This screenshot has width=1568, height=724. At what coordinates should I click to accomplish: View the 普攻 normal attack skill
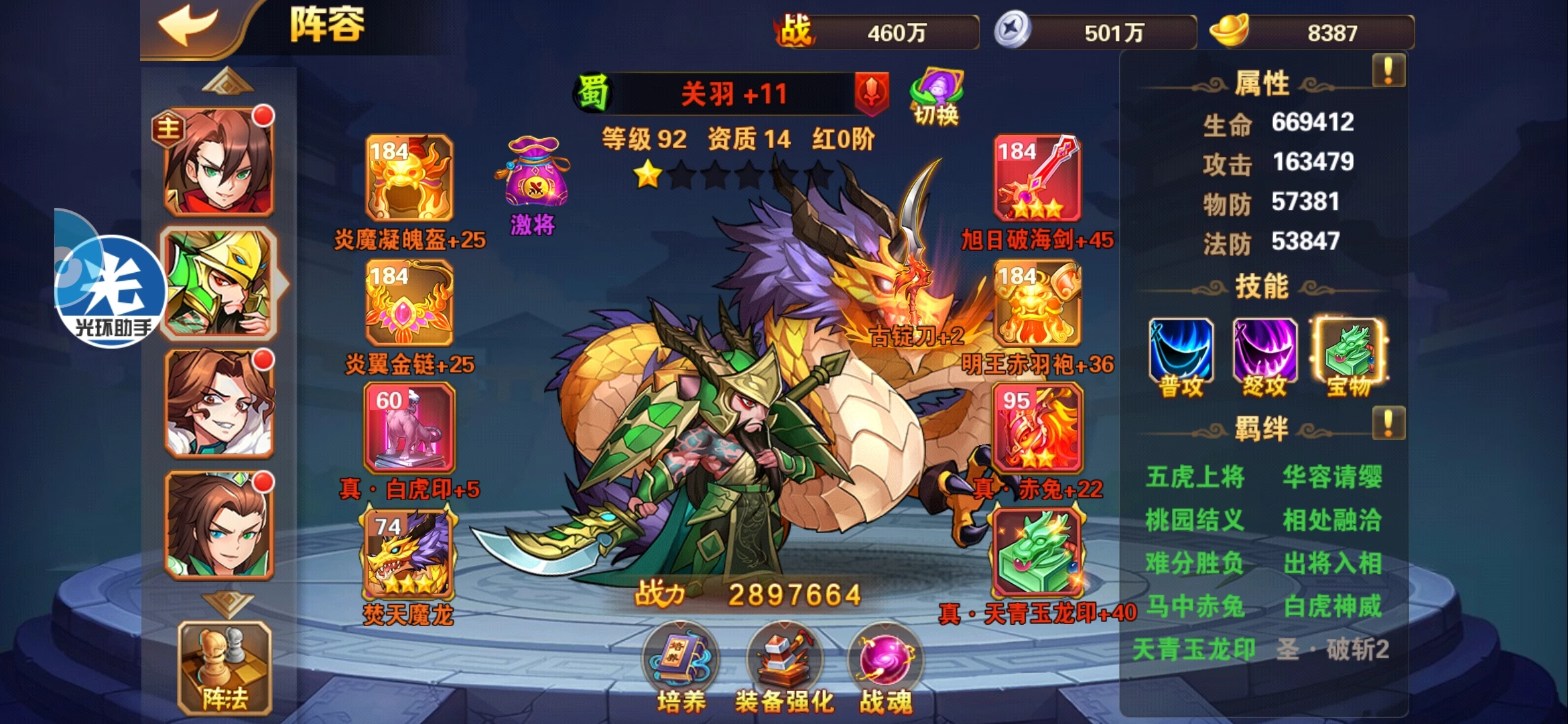(x=1181, y=353)
